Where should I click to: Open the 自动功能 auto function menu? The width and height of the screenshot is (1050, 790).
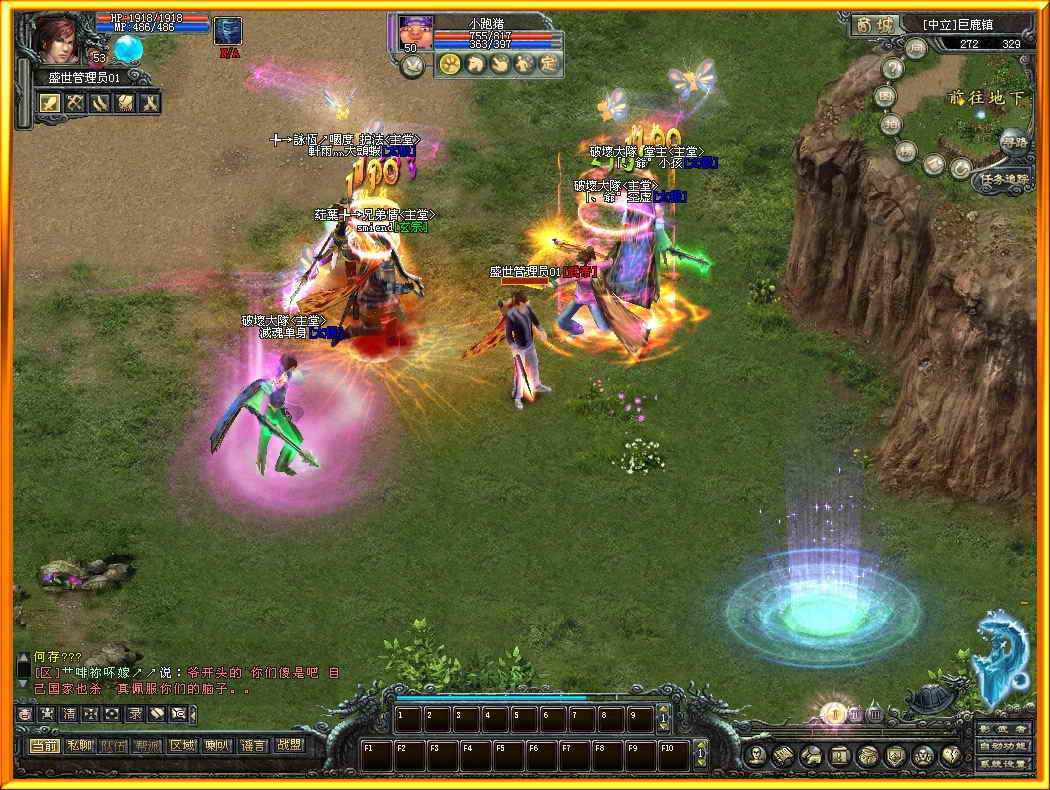(1002, 746)
